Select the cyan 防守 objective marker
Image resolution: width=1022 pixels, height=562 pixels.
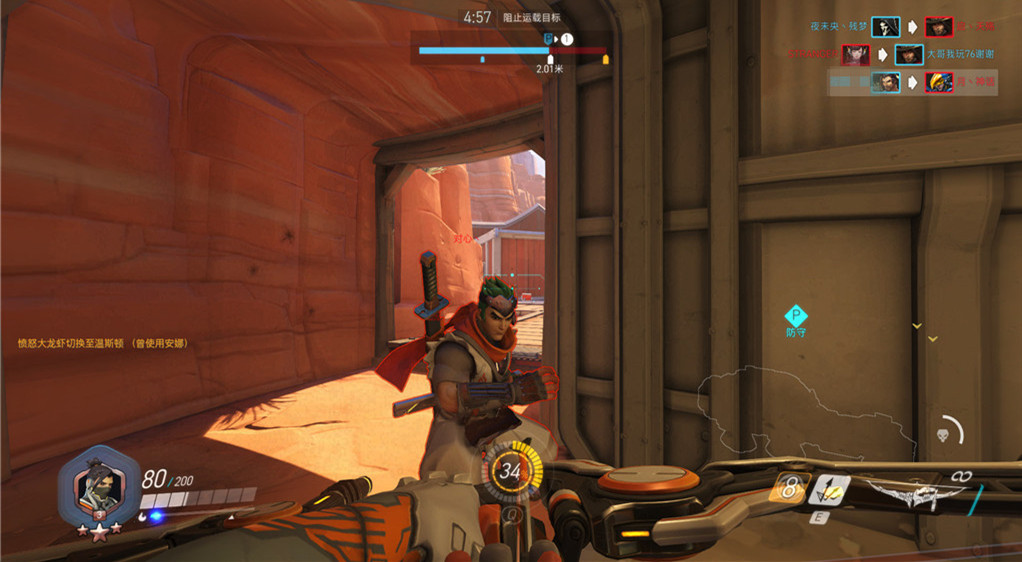point(795,318)
